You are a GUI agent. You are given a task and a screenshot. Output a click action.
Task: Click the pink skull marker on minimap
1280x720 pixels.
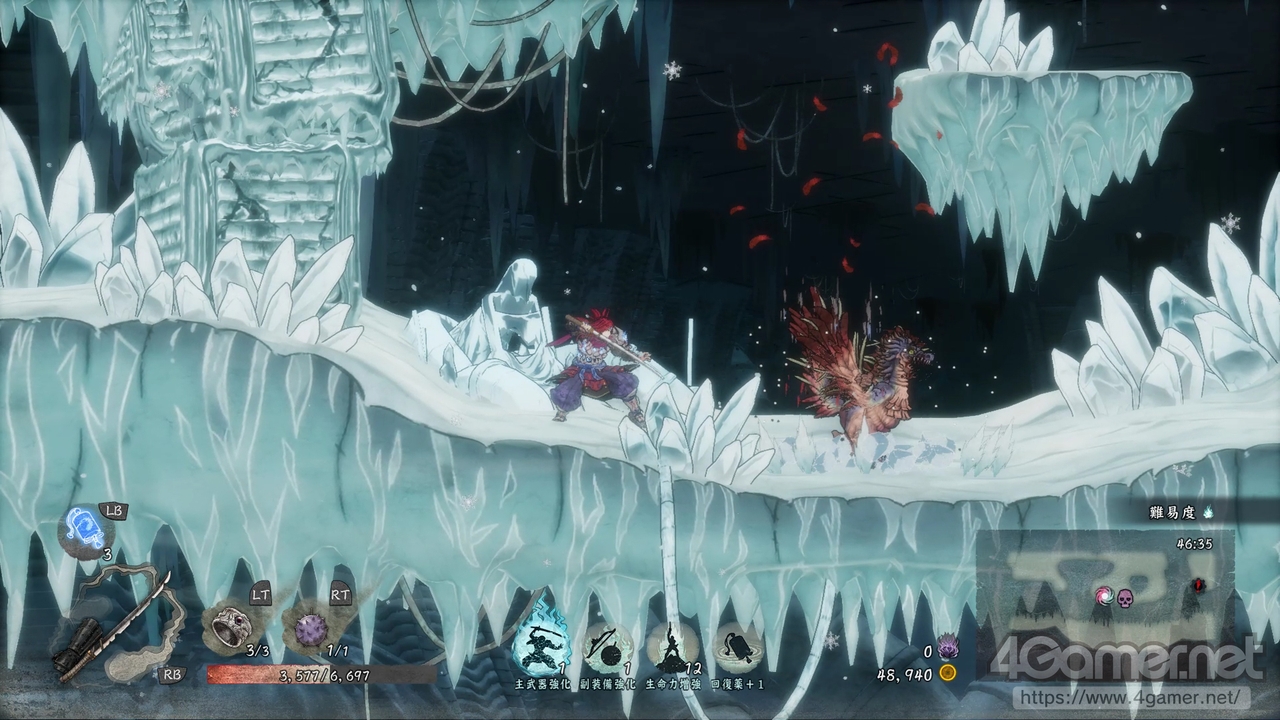tap(1125, 597)
